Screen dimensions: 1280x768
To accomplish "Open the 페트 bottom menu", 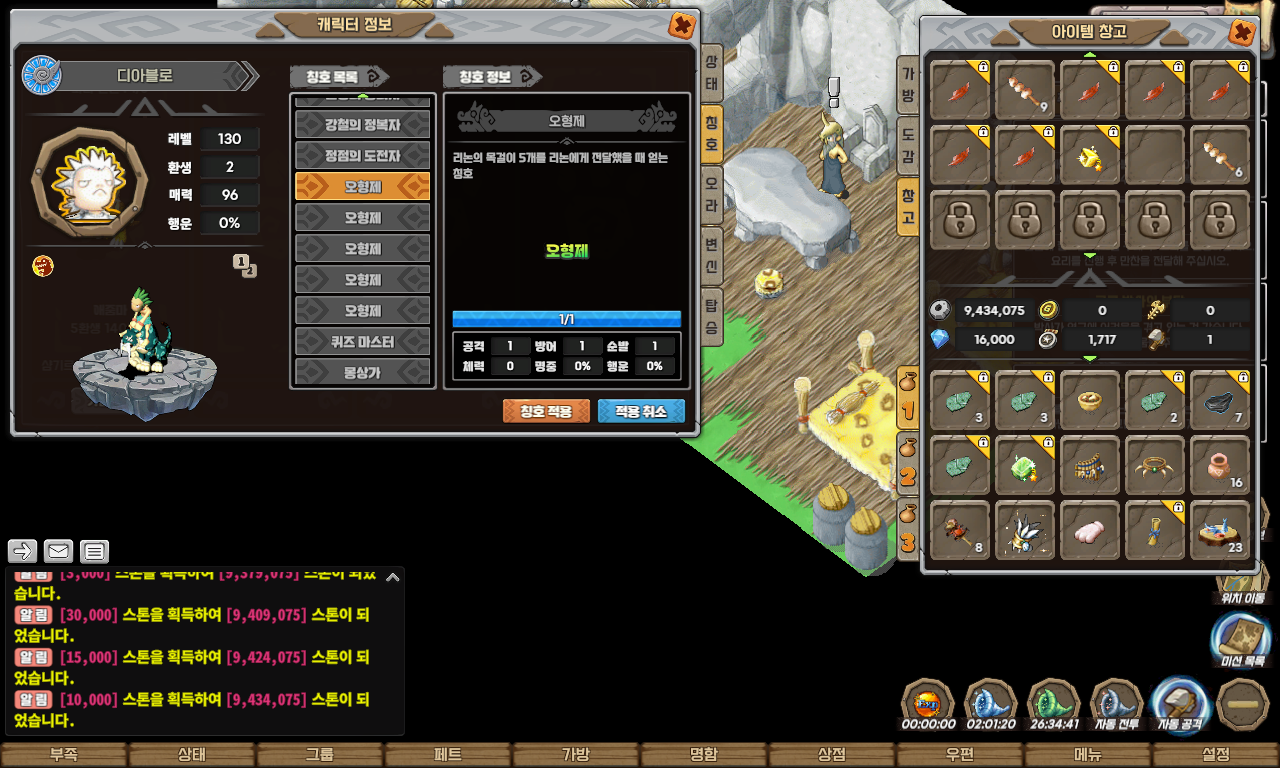I will pos(447,755).
